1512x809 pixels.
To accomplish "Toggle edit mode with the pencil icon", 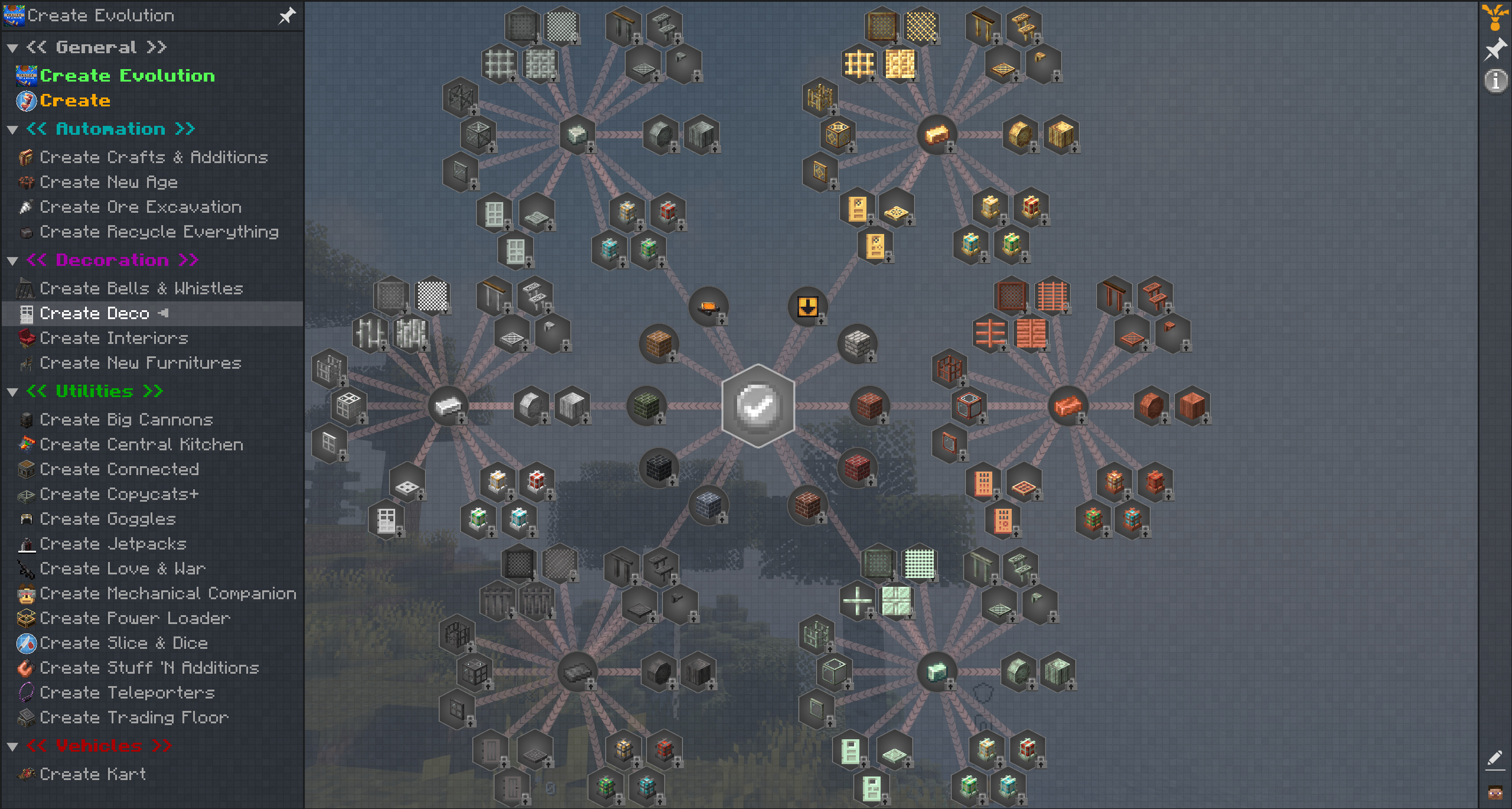I will click(1495, 759).
